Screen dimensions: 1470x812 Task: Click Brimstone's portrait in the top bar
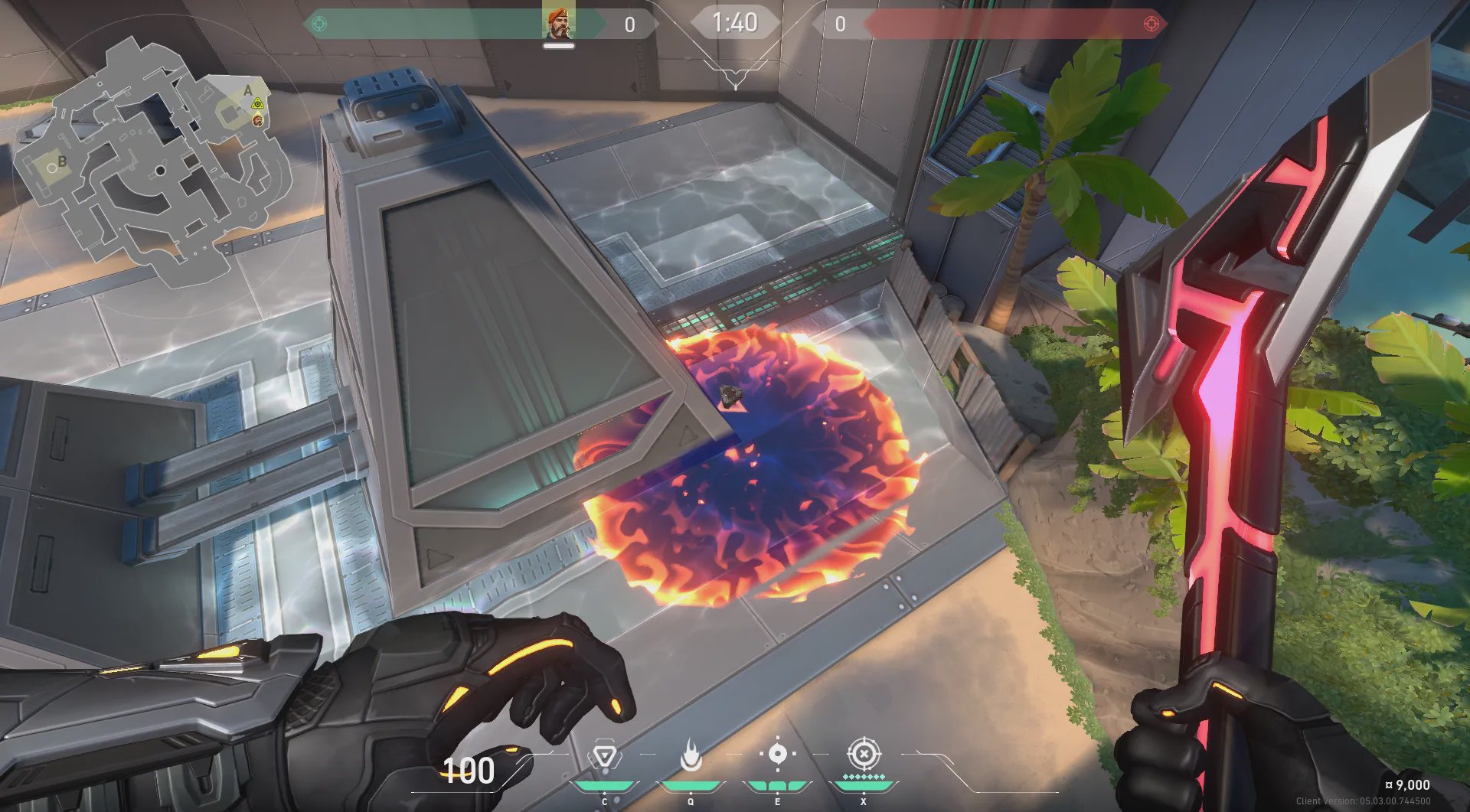click(x=558, y=23)
